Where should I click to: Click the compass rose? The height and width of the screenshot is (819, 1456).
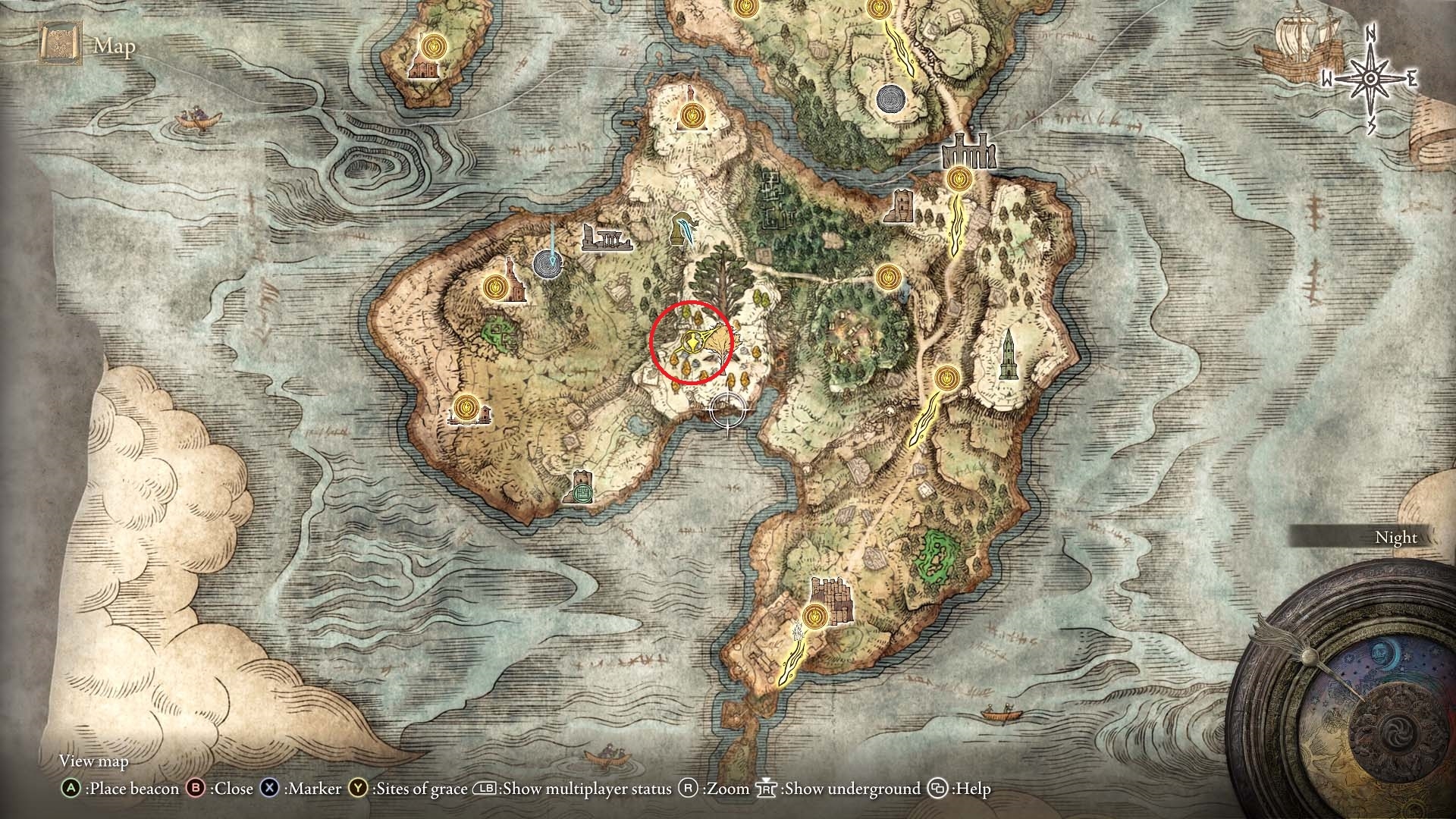point(1370,79)
